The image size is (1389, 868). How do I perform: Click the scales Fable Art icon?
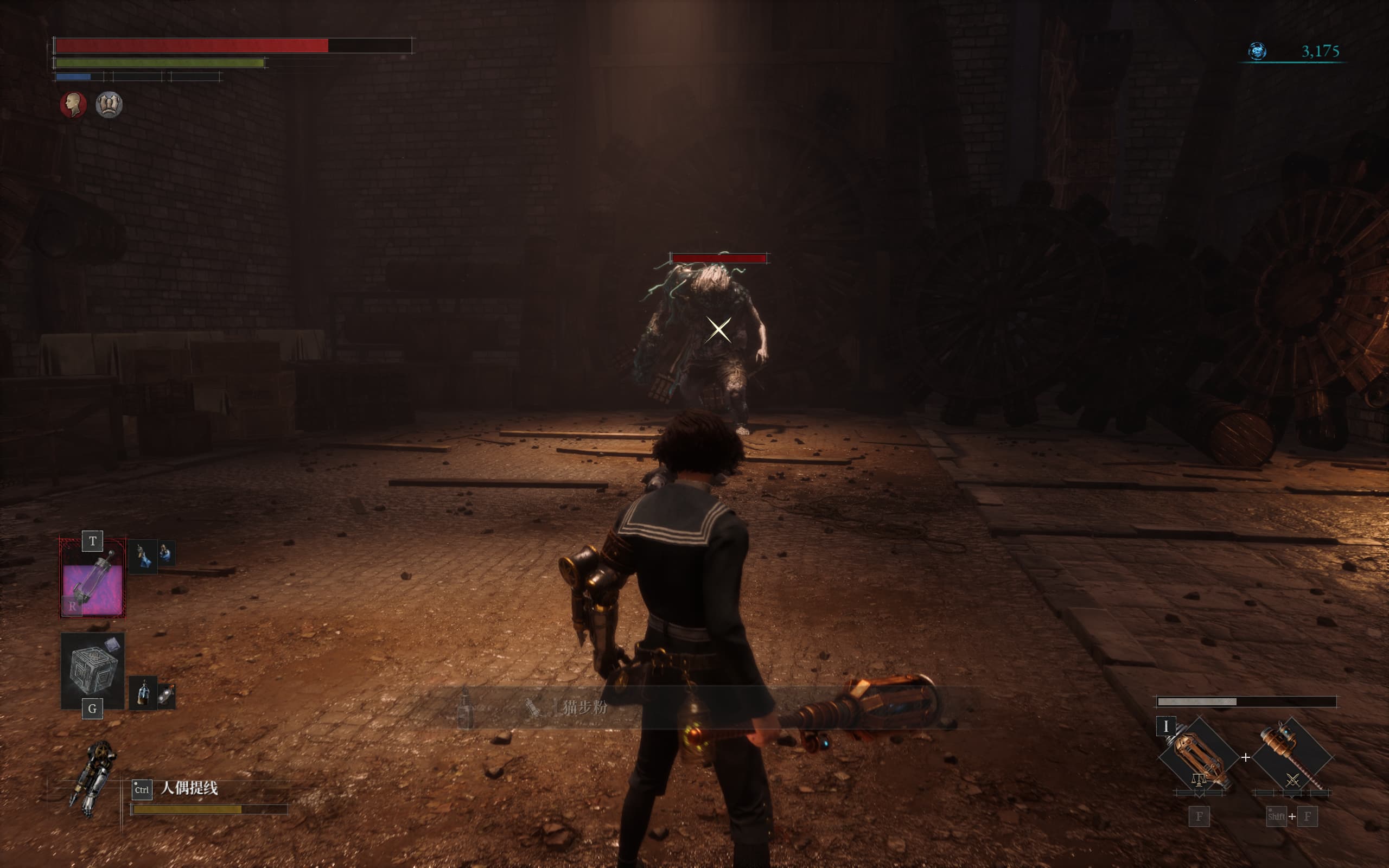click(1199, 780)
